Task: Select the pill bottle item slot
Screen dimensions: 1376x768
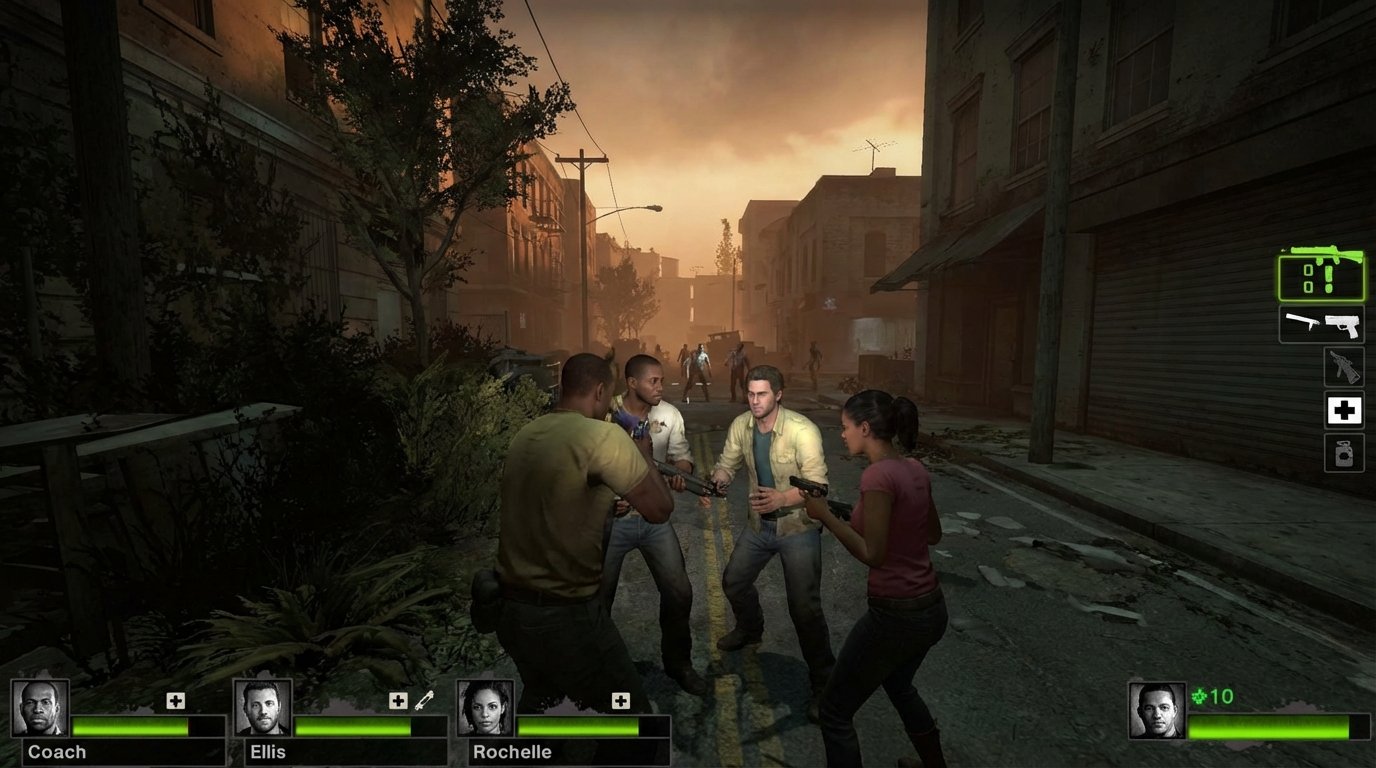Action: pyautogui.click(x=1344, y=452)
